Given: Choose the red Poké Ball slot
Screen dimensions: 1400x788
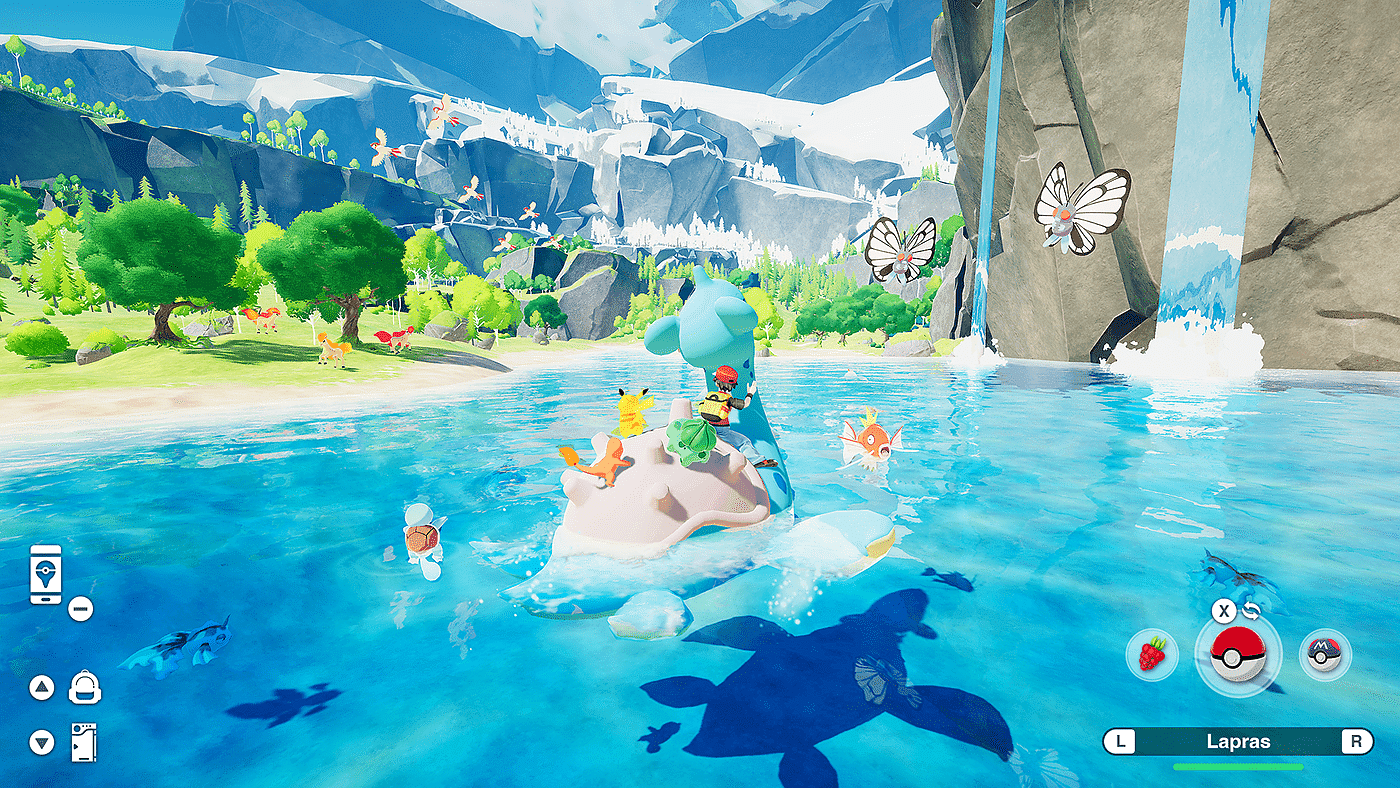Looking at the screenshot, I should (x=1237, y=655).
